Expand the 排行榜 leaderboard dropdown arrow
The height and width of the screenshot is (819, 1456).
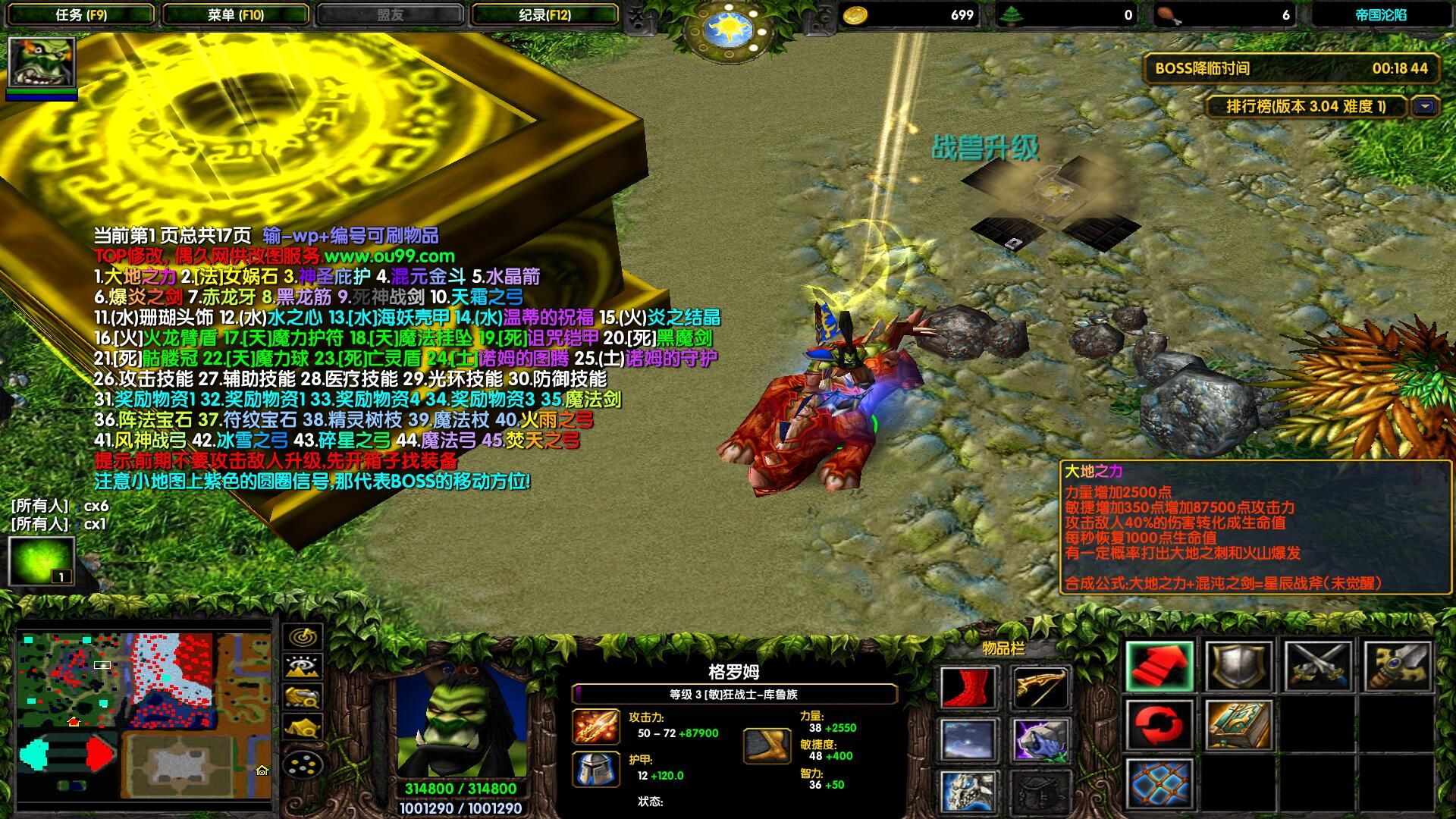(x=1425, y=106)
